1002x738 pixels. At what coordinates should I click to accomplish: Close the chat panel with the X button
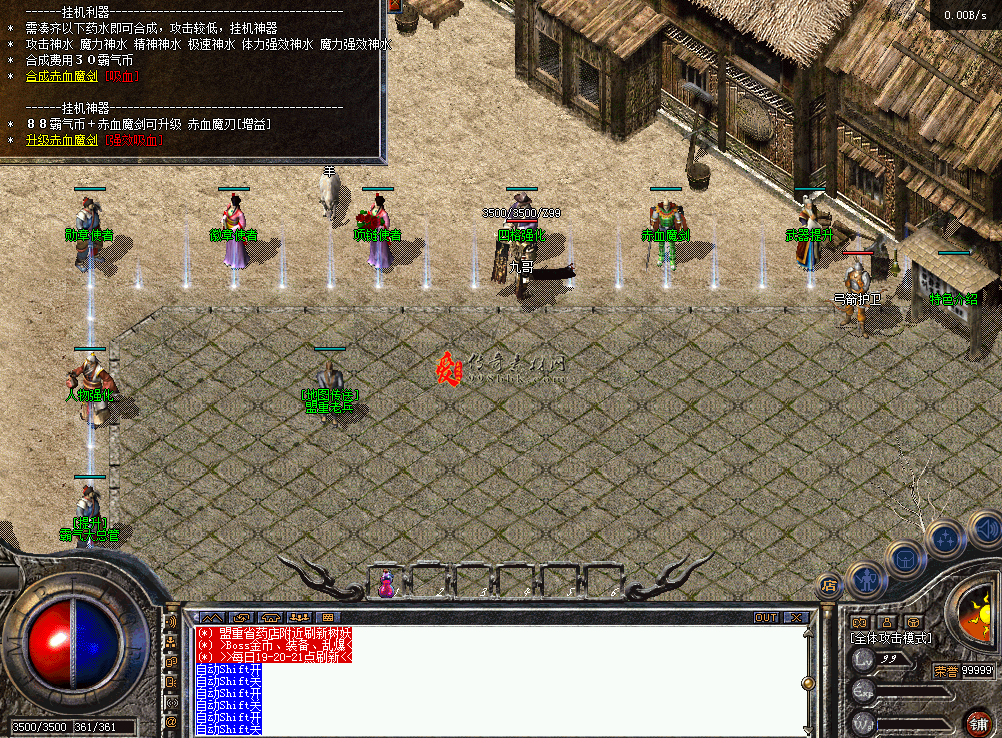point(796,617)
